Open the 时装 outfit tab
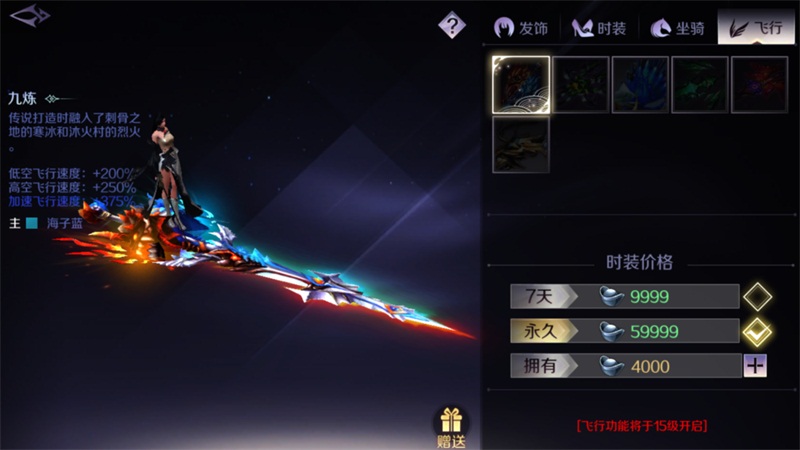800x450 pixels. 599,28
